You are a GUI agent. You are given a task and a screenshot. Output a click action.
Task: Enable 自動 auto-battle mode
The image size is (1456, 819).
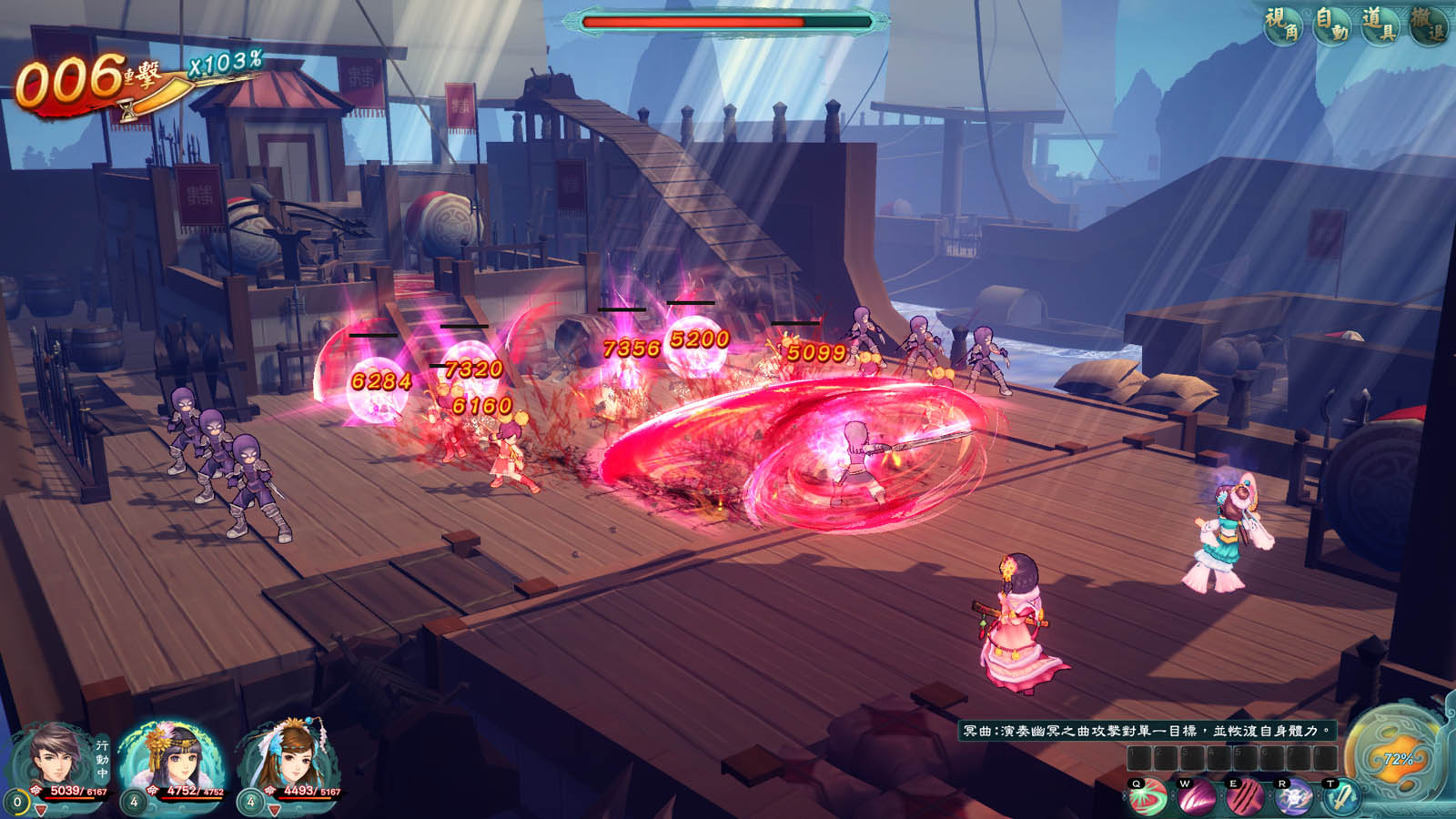(x=1332, y=25)
